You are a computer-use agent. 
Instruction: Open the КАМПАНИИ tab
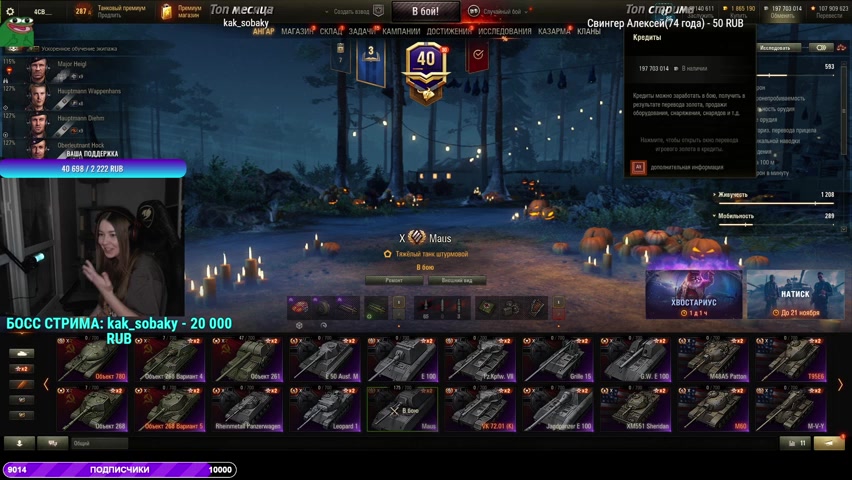pos(401,31)
